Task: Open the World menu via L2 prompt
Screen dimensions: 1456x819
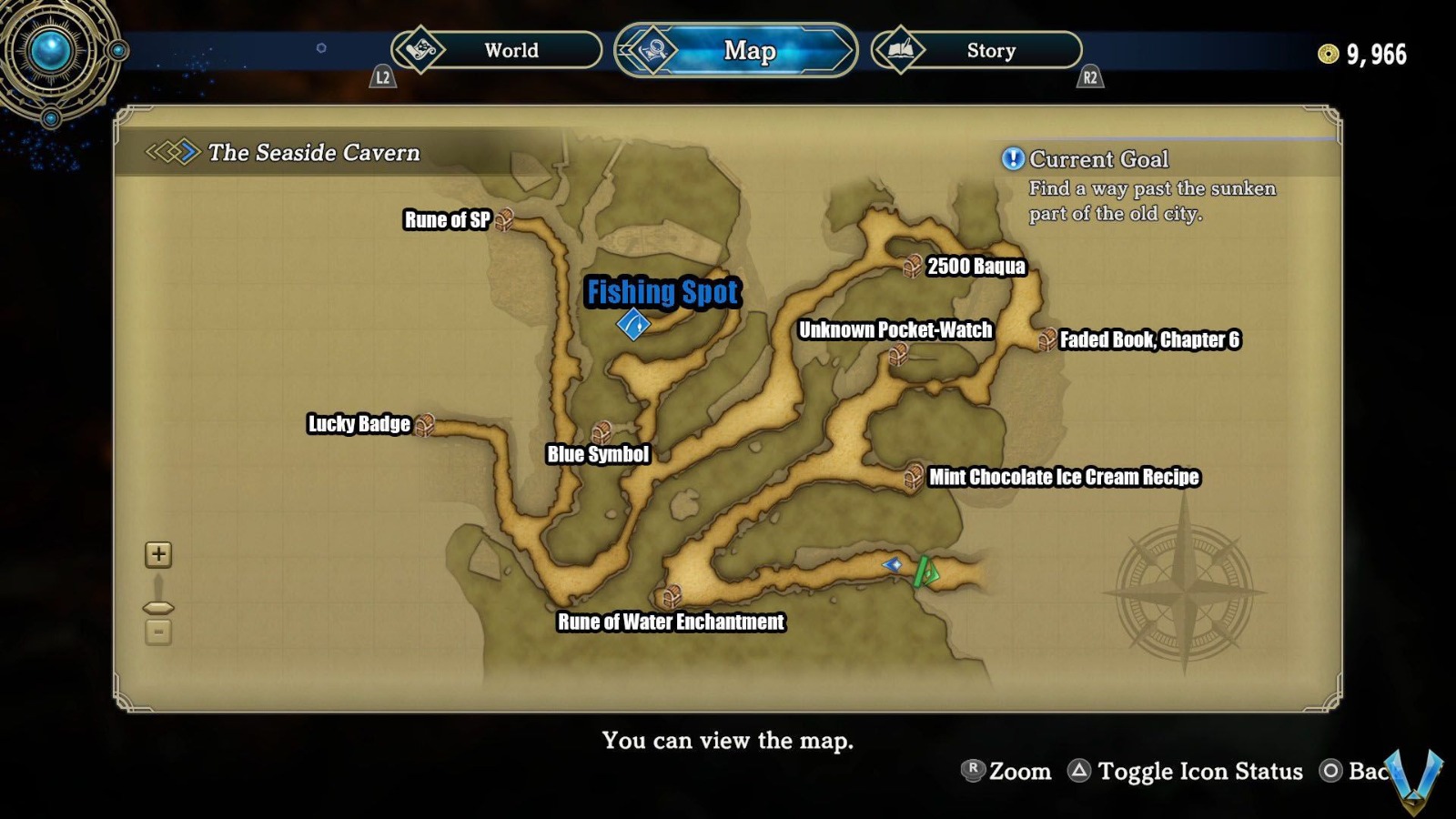Action: tap(382, 77)
